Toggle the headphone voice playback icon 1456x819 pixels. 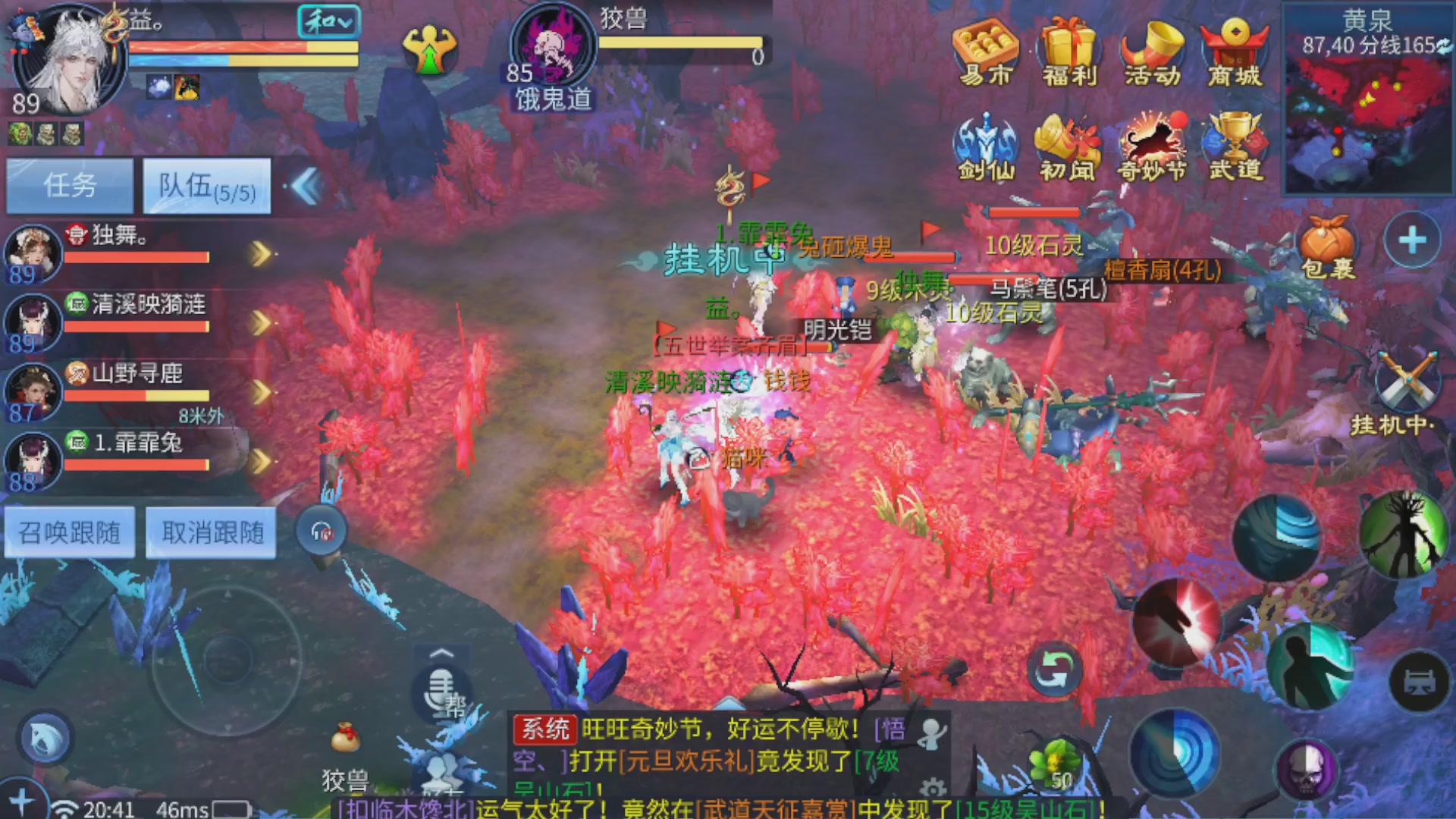(322, 531)
